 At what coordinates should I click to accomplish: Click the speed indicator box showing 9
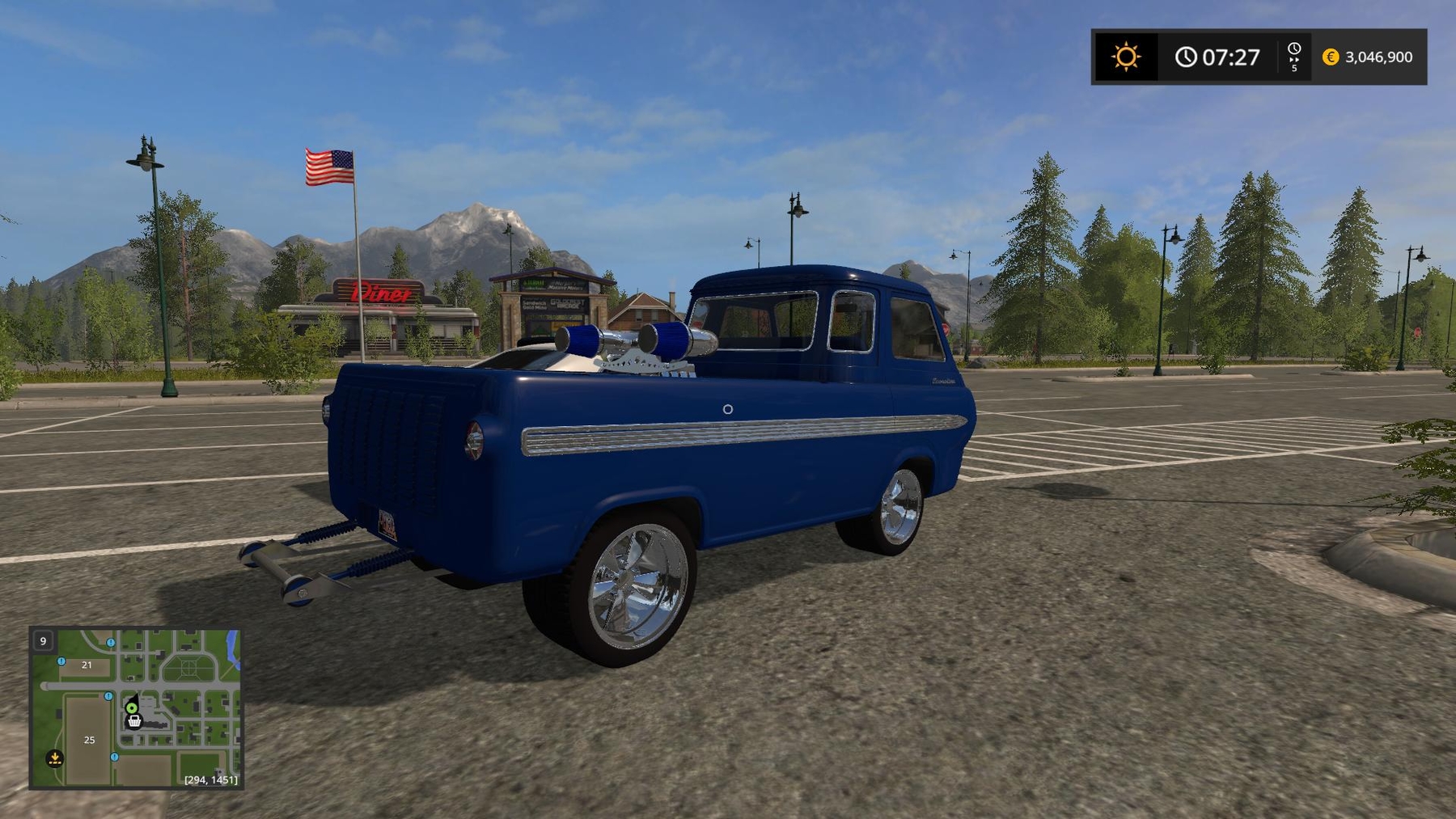(43, 641)
